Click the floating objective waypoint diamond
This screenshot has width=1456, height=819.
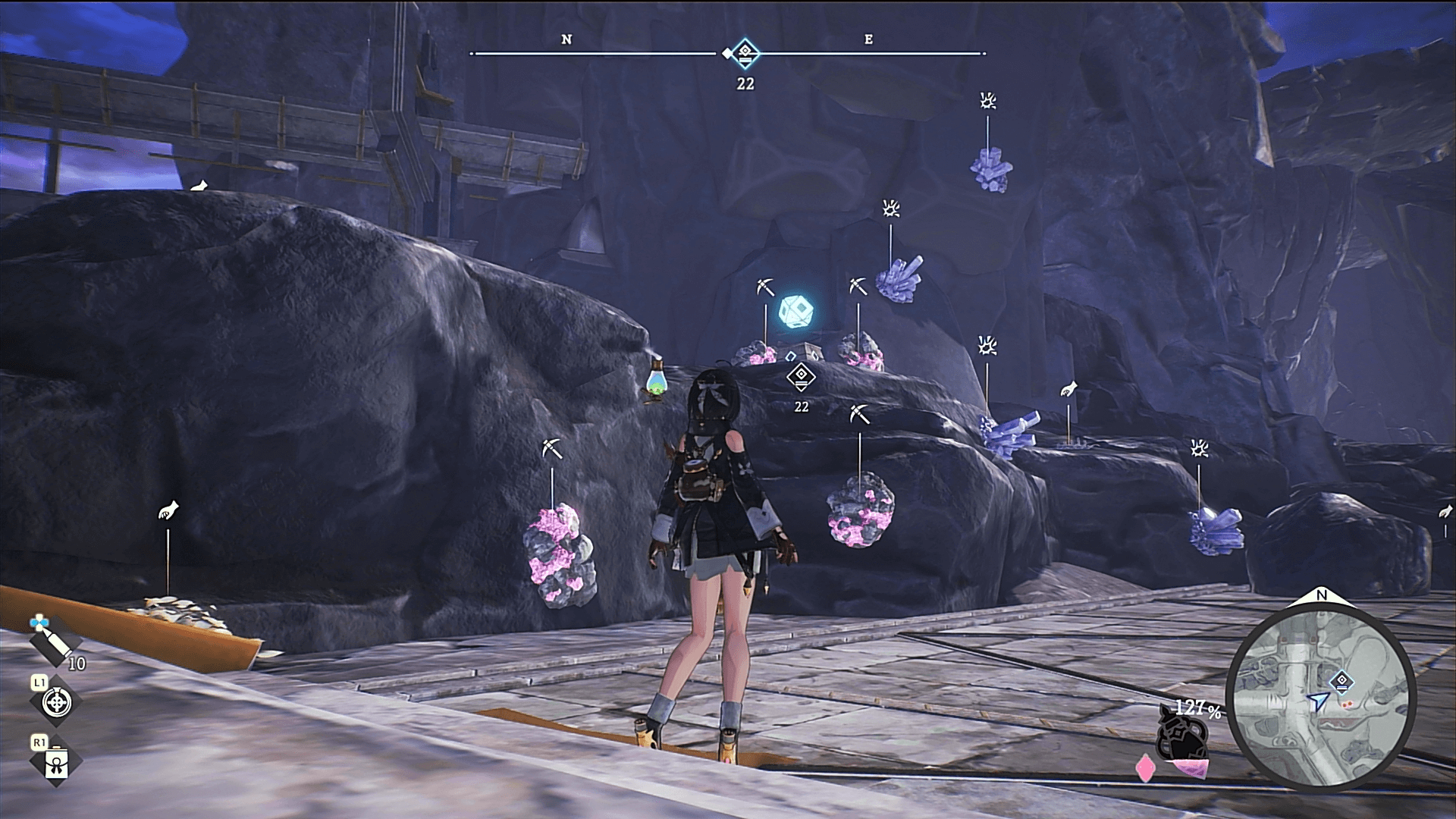[x=801, y=375]
